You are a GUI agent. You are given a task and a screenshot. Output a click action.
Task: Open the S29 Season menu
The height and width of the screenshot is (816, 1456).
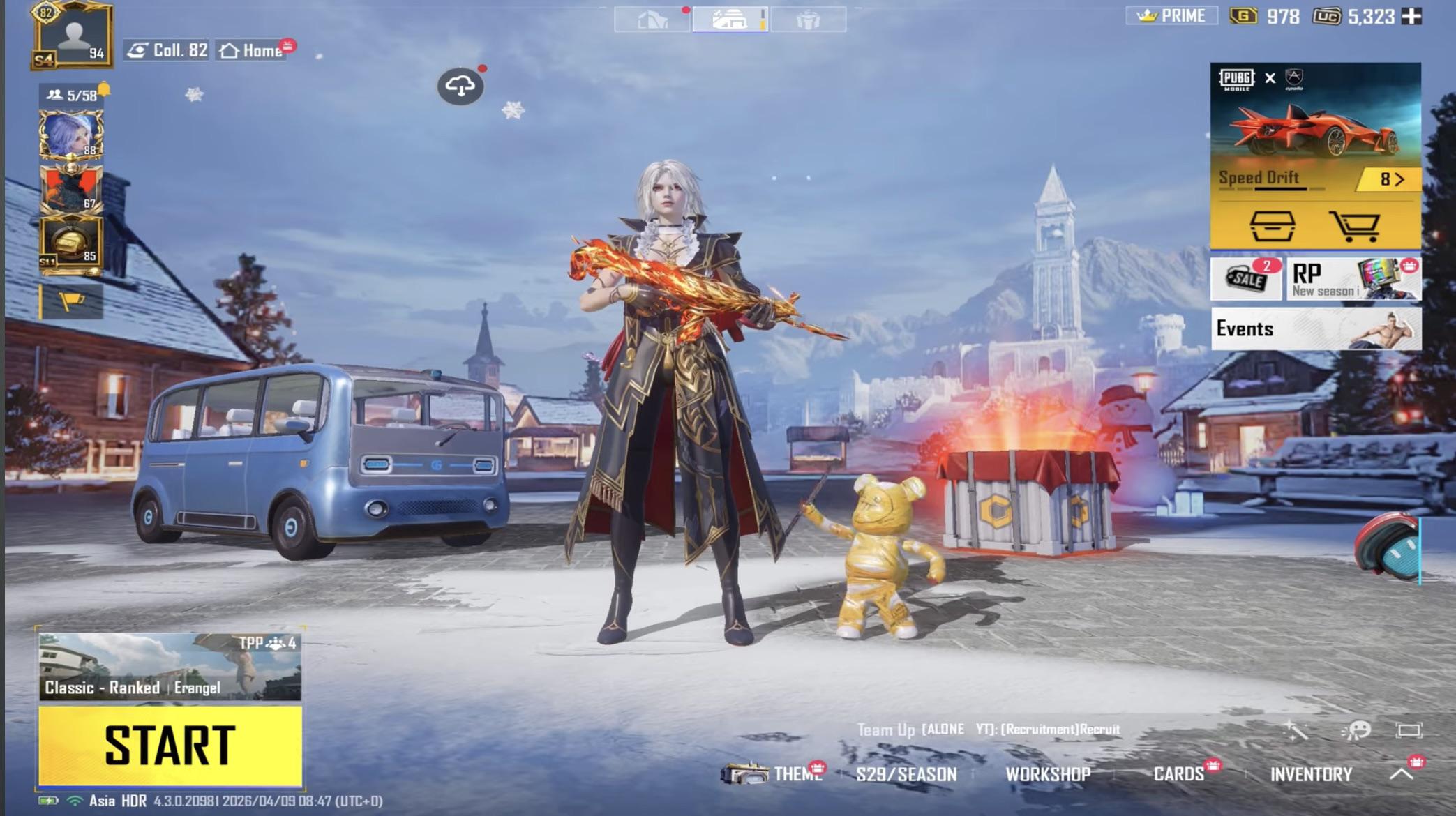906,774
